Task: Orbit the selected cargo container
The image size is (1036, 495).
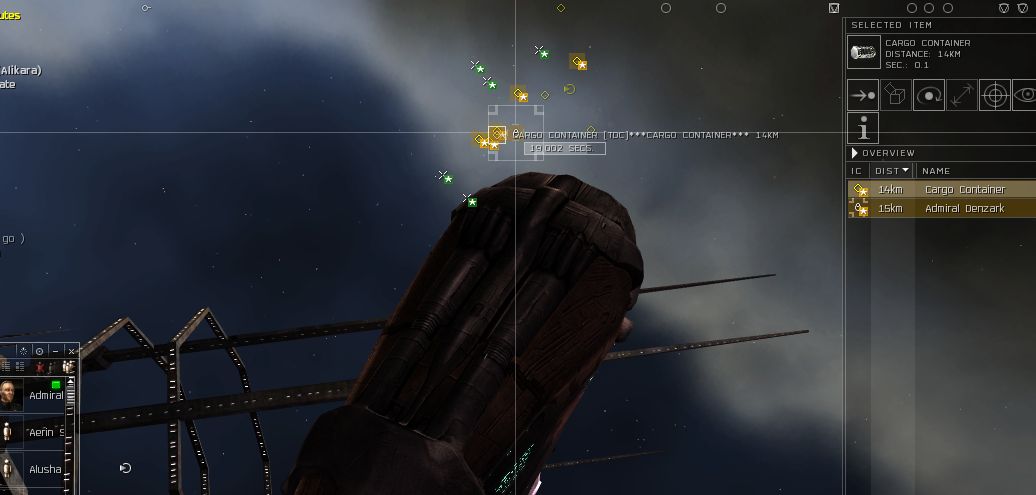Action: click(x=929, y=95)
